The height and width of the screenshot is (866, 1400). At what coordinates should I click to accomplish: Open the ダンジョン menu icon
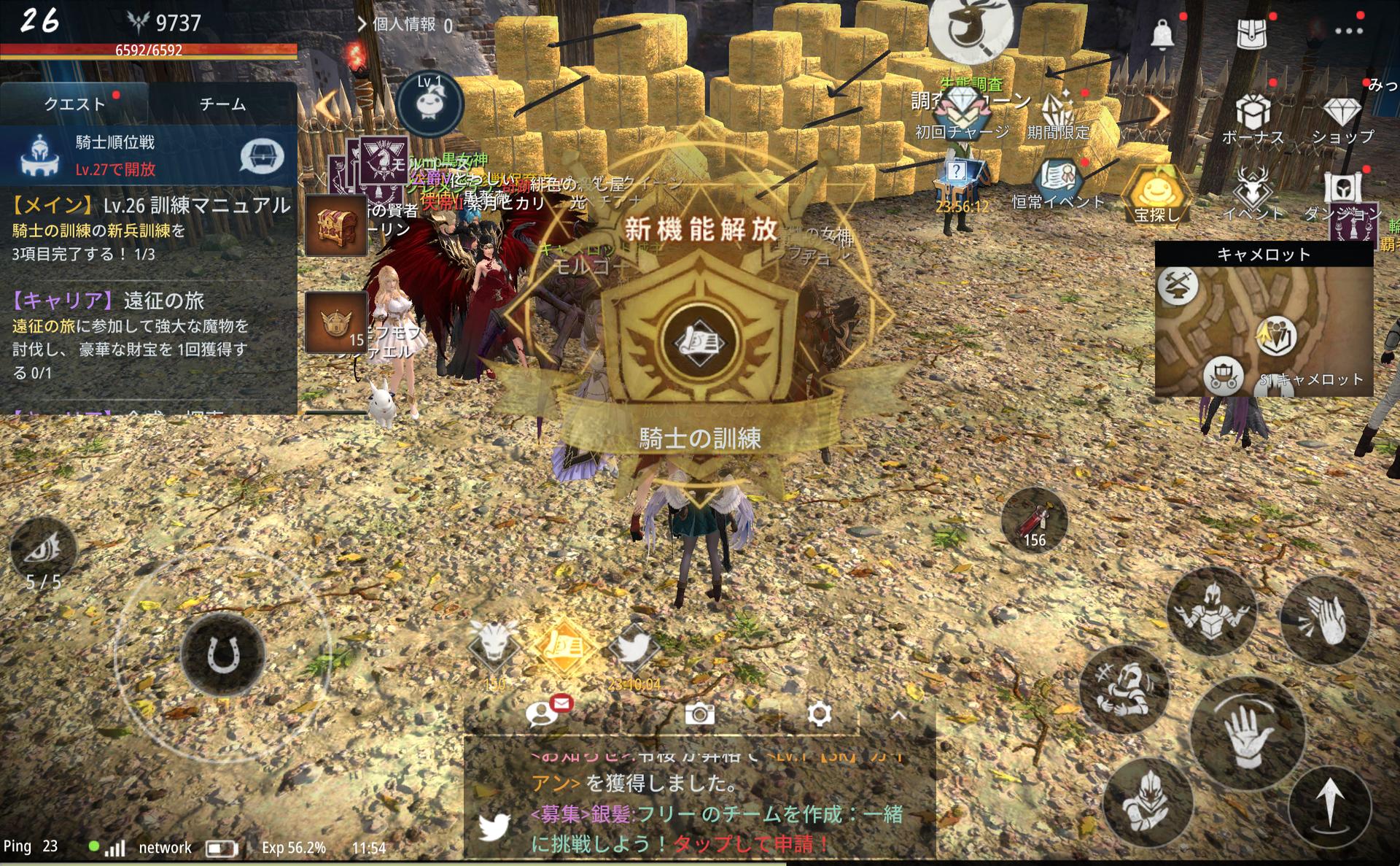click(x=1342, y=196)
